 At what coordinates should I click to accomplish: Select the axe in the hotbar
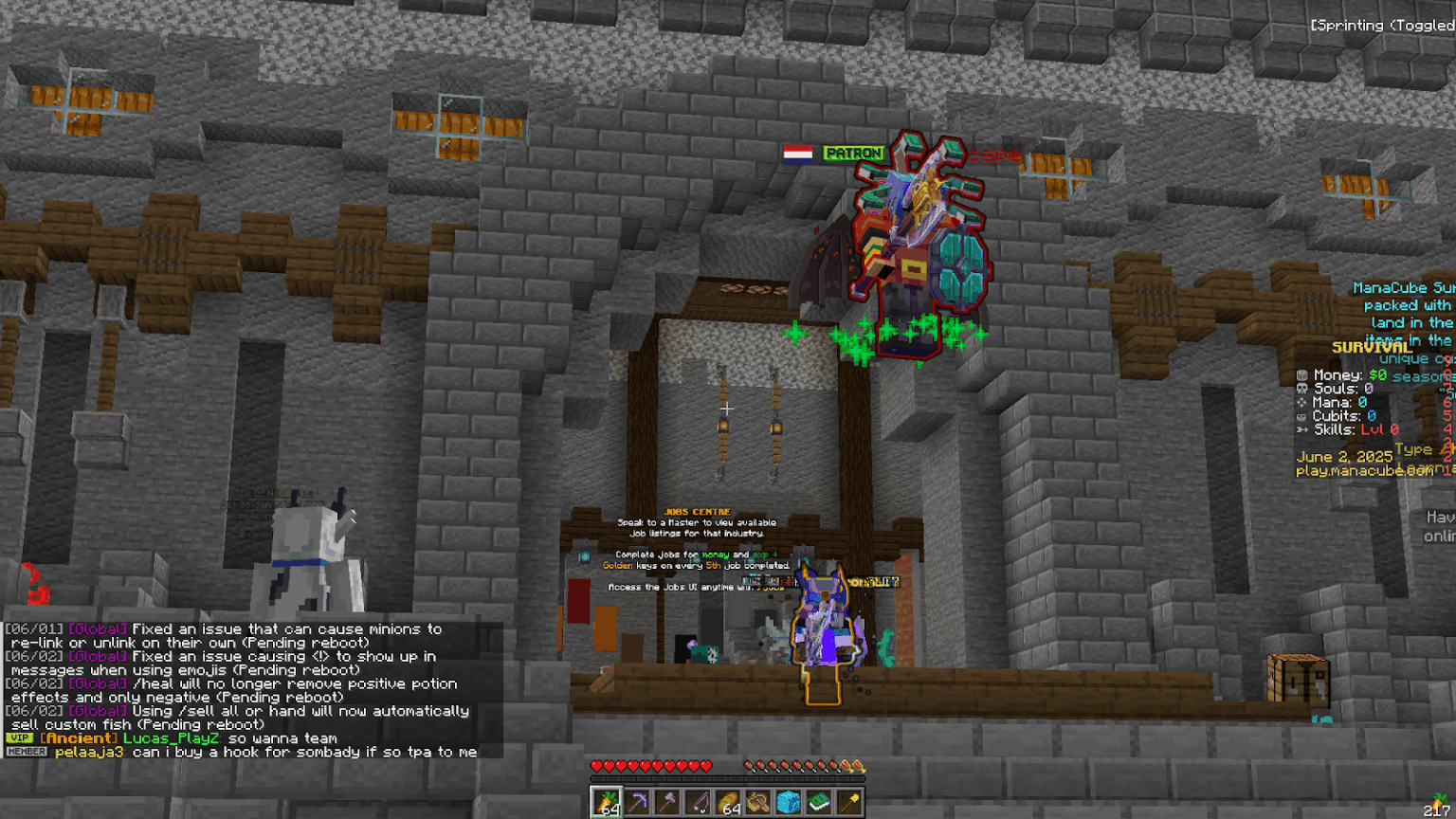click(x=667, y=801)
